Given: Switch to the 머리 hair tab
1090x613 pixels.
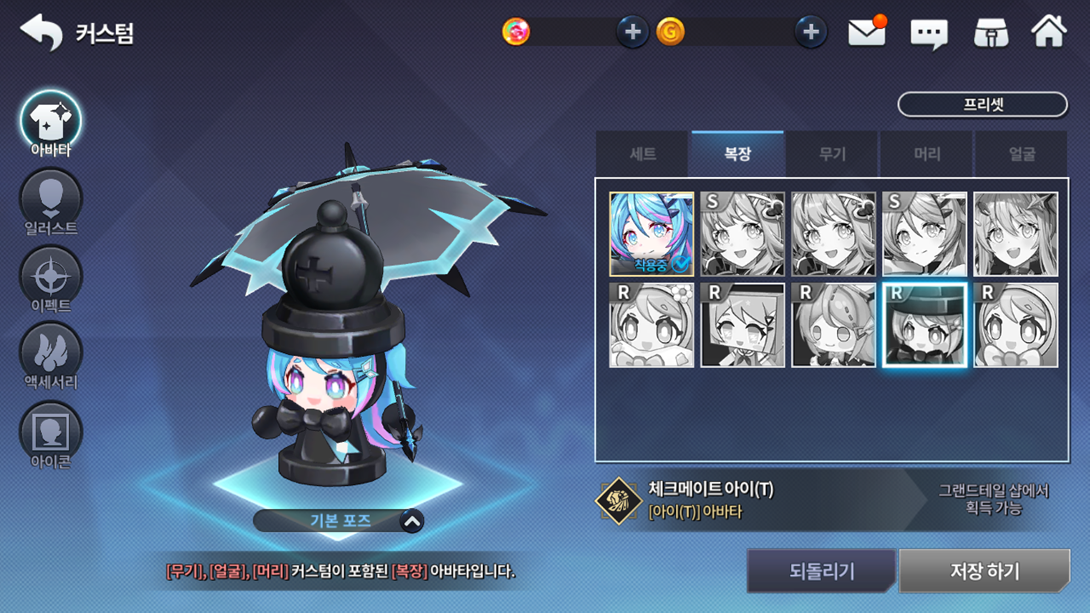Looking at the screenshot, I should pos(927,154).
